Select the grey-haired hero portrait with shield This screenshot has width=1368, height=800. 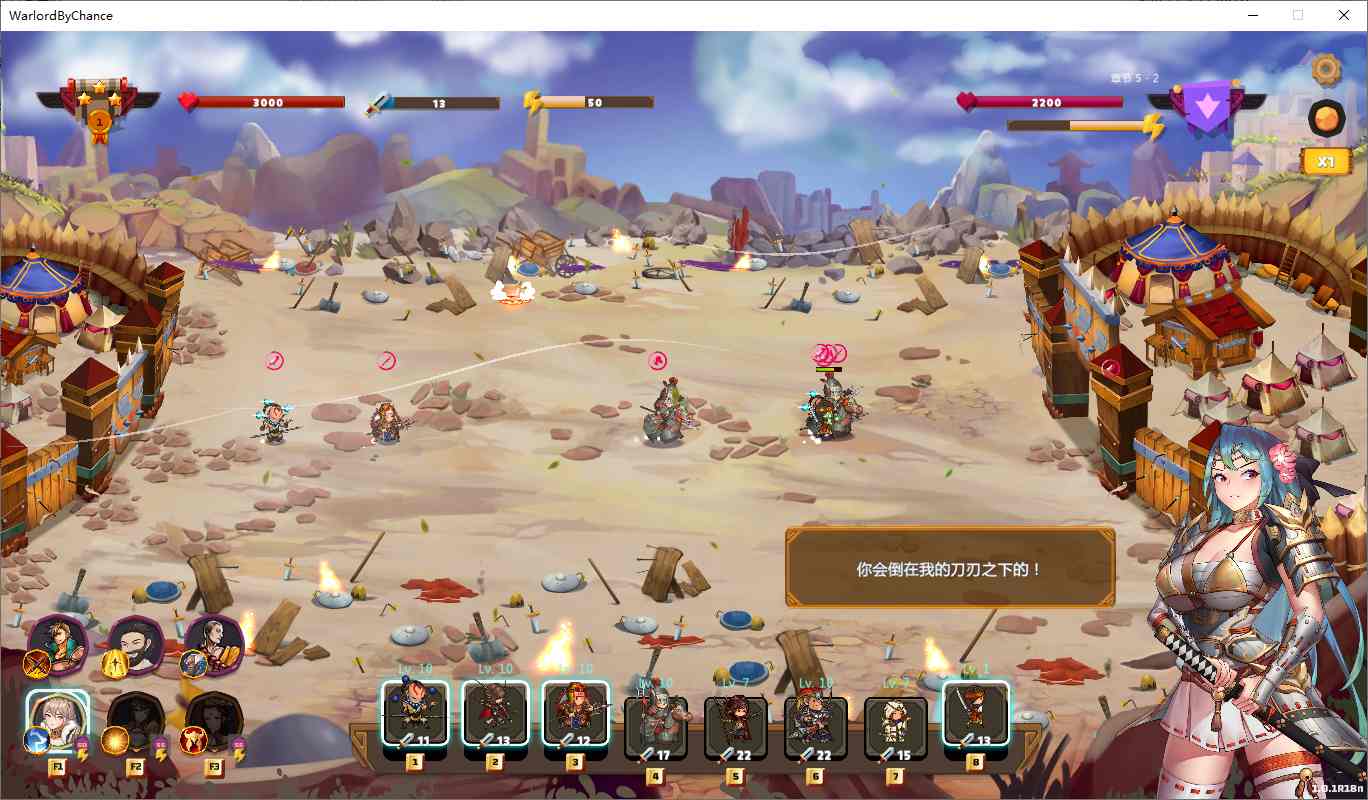tap(214, 645)
